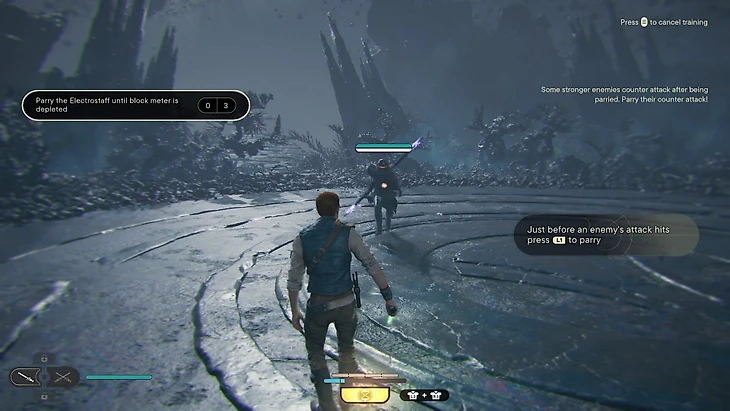Click the Parry the Electrostaff objective tracker
Screen dimensions: 730x411
click(136, 105)
